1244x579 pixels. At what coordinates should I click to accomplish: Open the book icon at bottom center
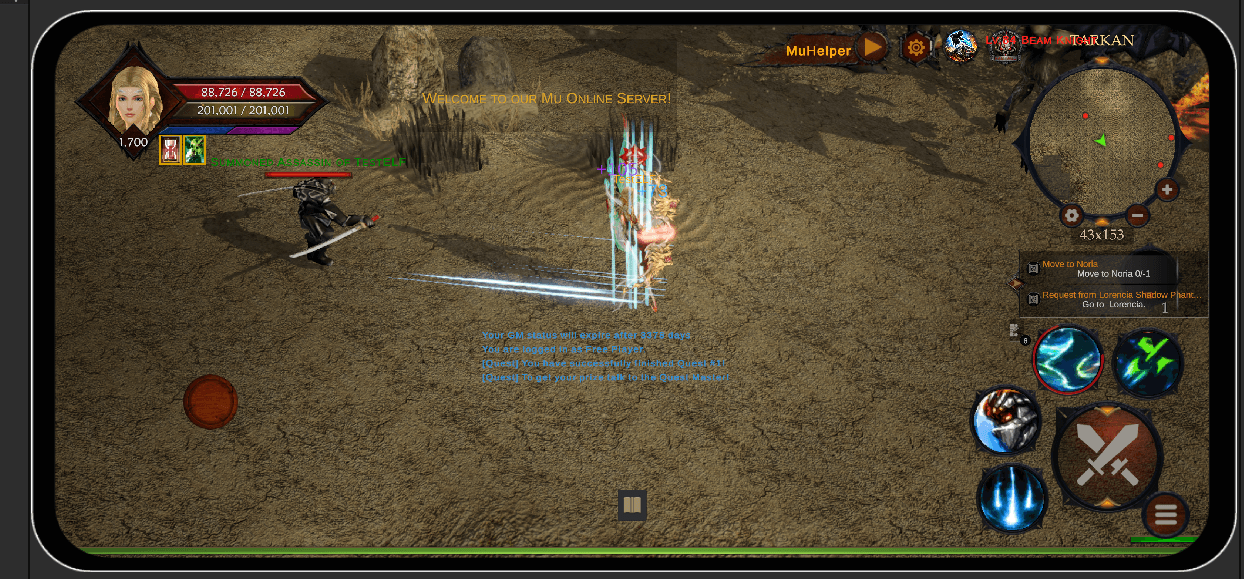point(631,505)
